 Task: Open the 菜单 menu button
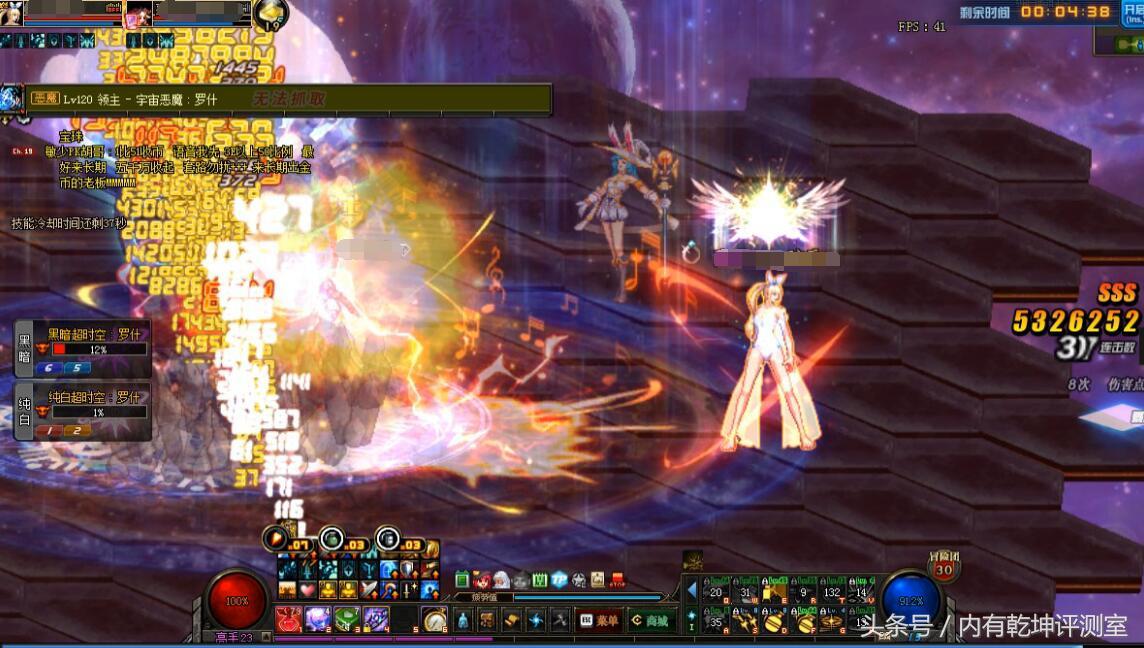(598, 620)
